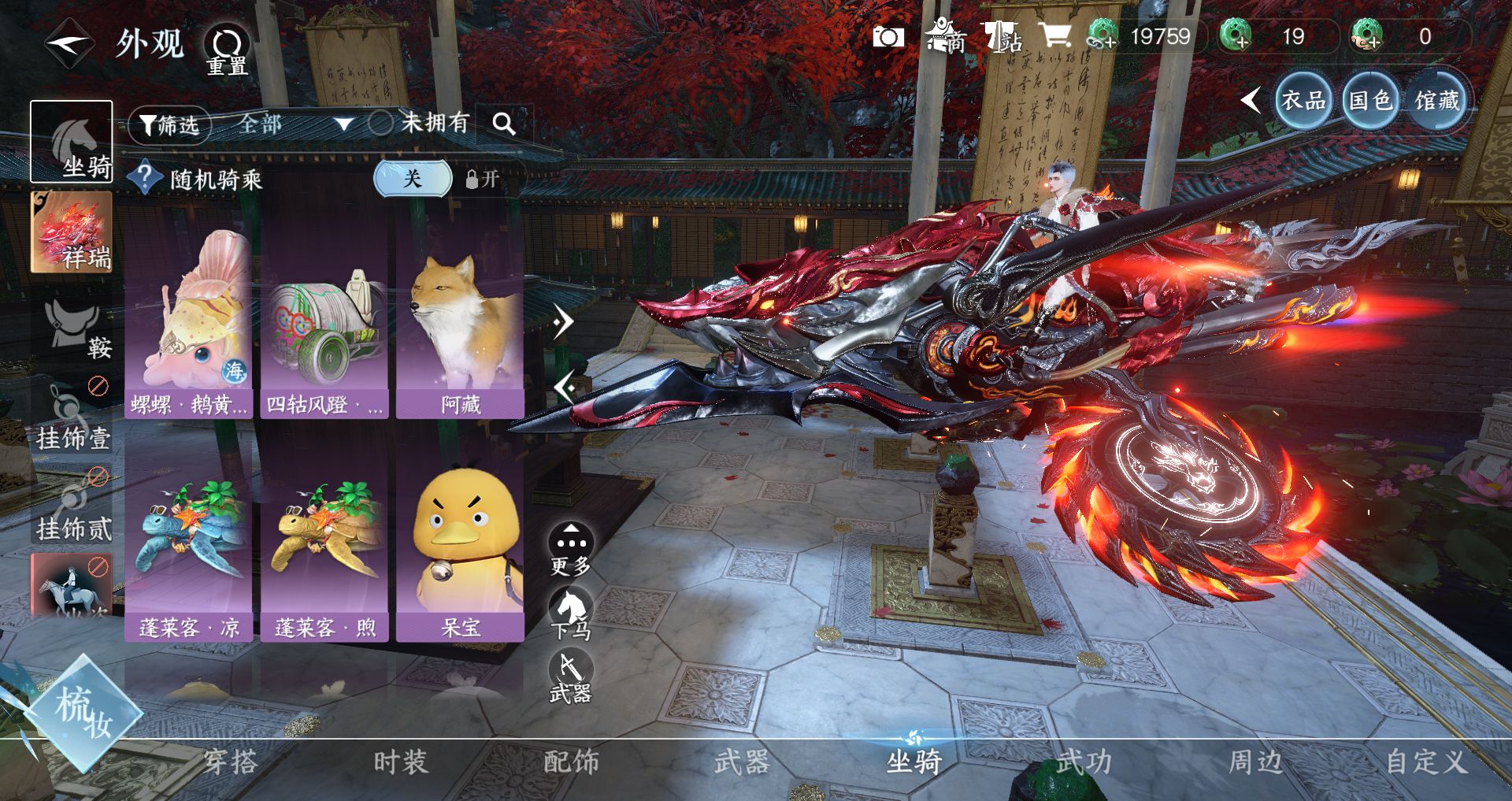Viewport: 1512px width, 801px height.
Task: Open the shopping cart icon
Action: tap(1054, 36)
